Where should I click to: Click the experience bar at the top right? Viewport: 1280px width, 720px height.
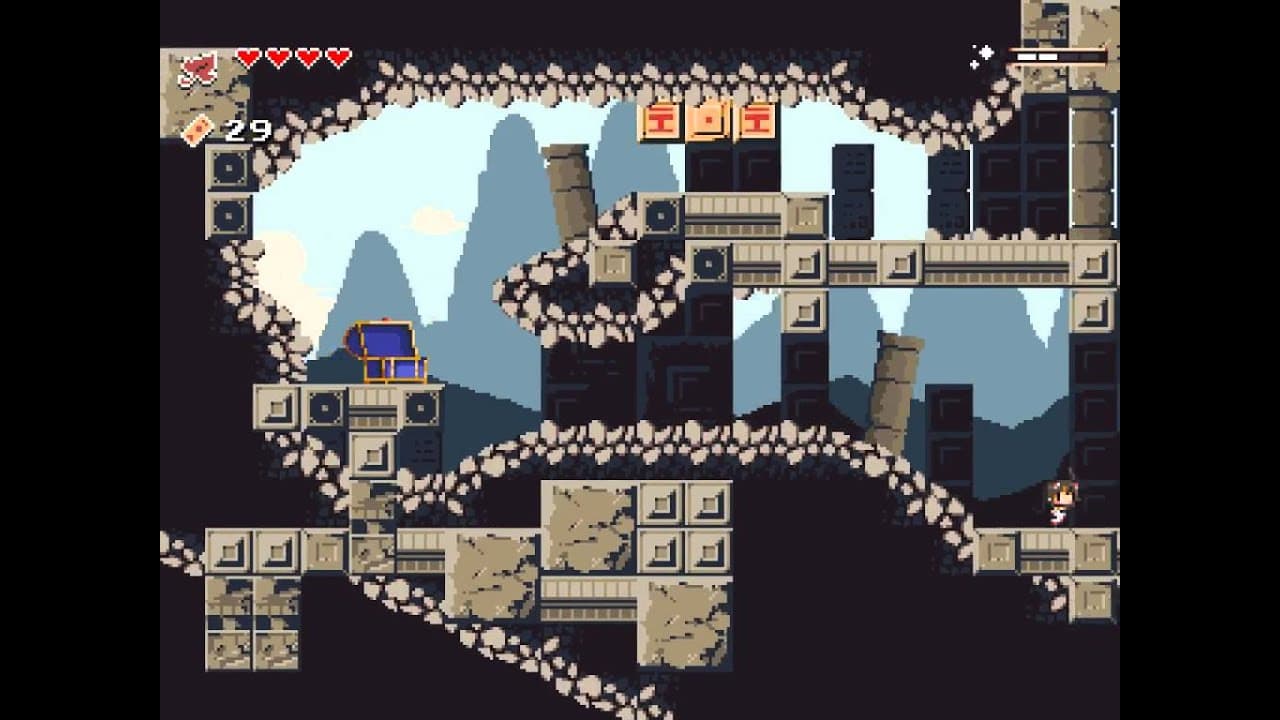click(1060, 58)
